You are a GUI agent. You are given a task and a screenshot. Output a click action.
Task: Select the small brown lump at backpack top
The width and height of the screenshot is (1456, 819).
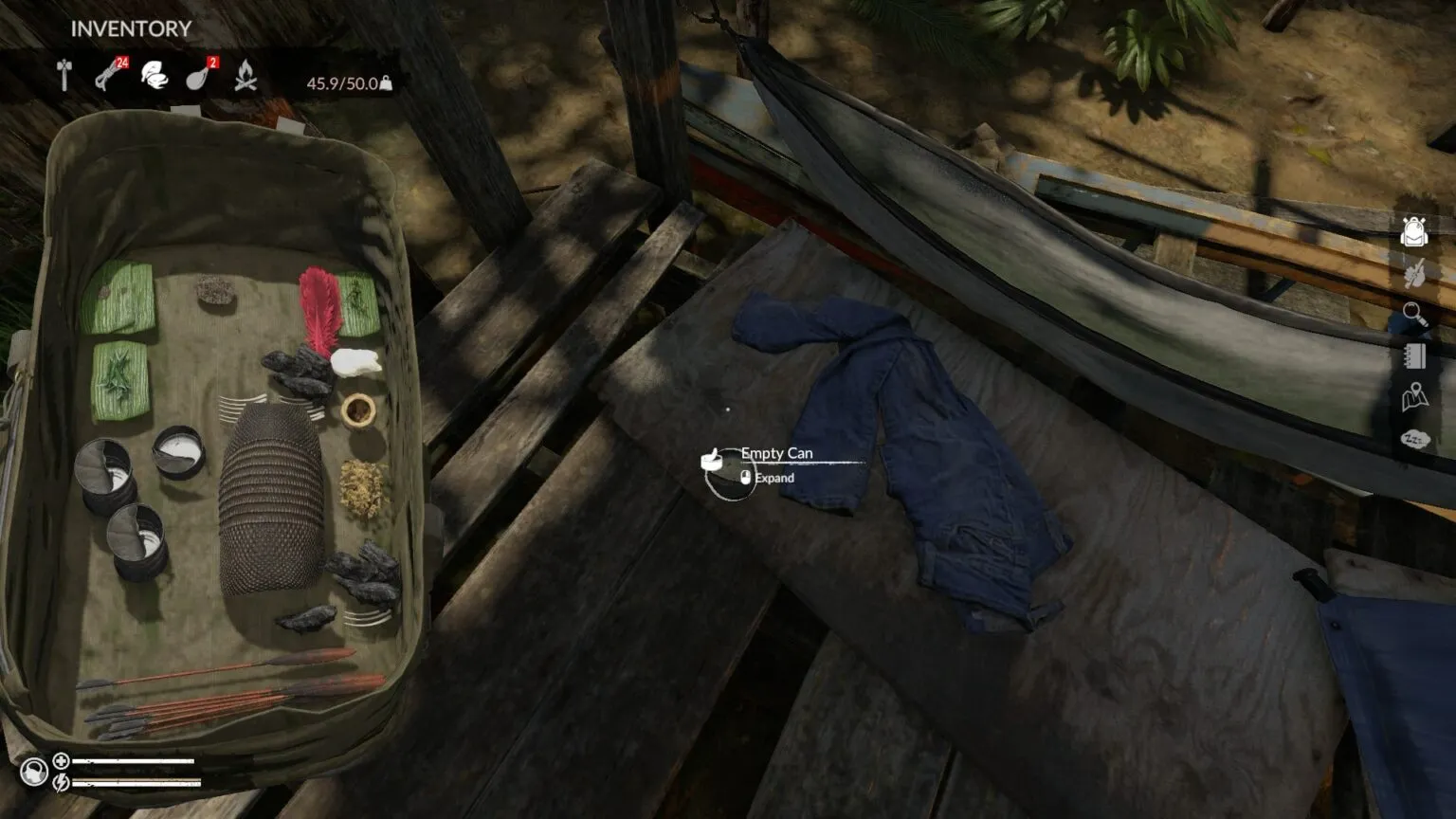click(x=216, y=291)
